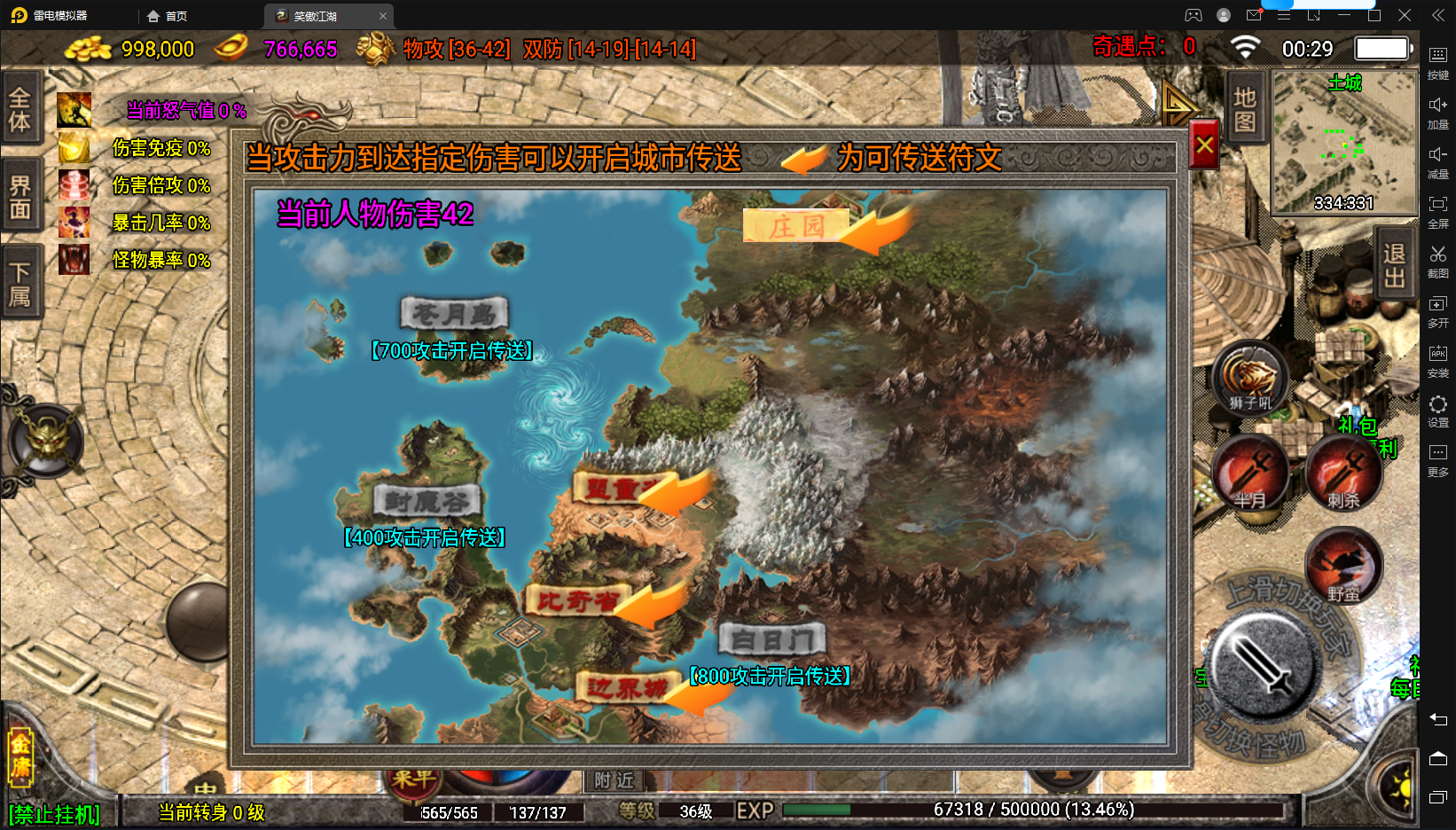
Task: Toggle the 禁止挂机 auto-play button
Action: point(54,814)
